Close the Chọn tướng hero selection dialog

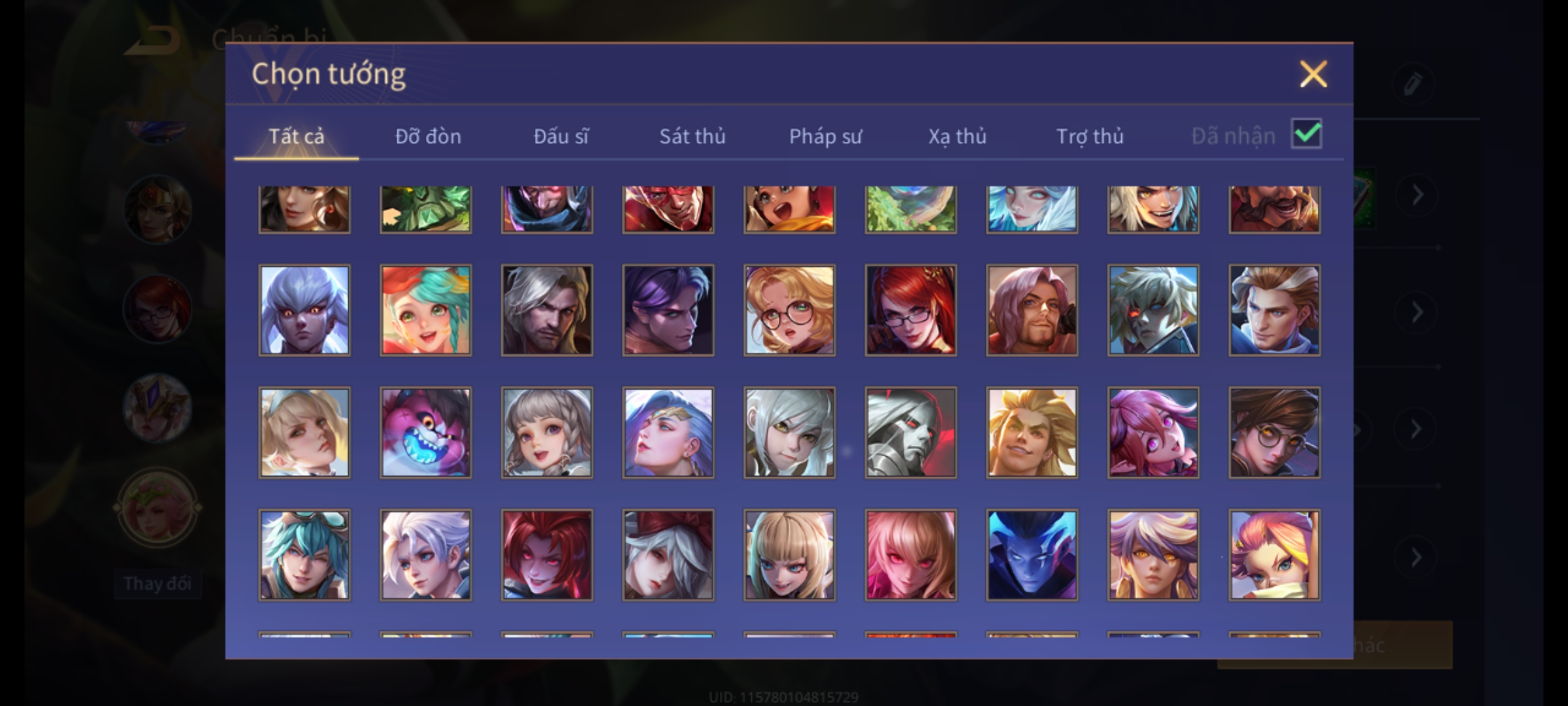[x=1313, y=74]
